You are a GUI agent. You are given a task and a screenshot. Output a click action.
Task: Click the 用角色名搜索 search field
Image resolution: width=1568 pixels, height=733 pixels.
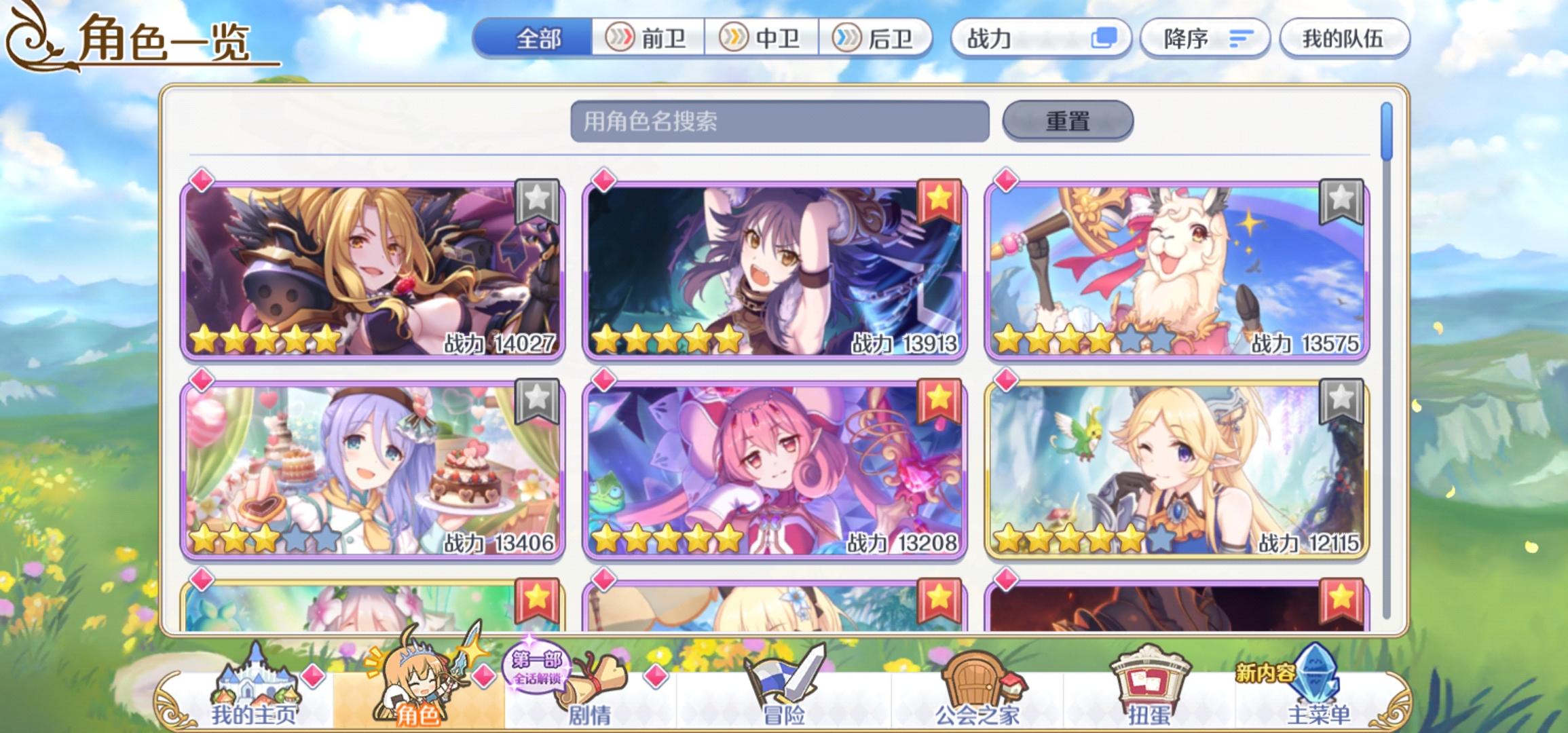click(781, 120)
